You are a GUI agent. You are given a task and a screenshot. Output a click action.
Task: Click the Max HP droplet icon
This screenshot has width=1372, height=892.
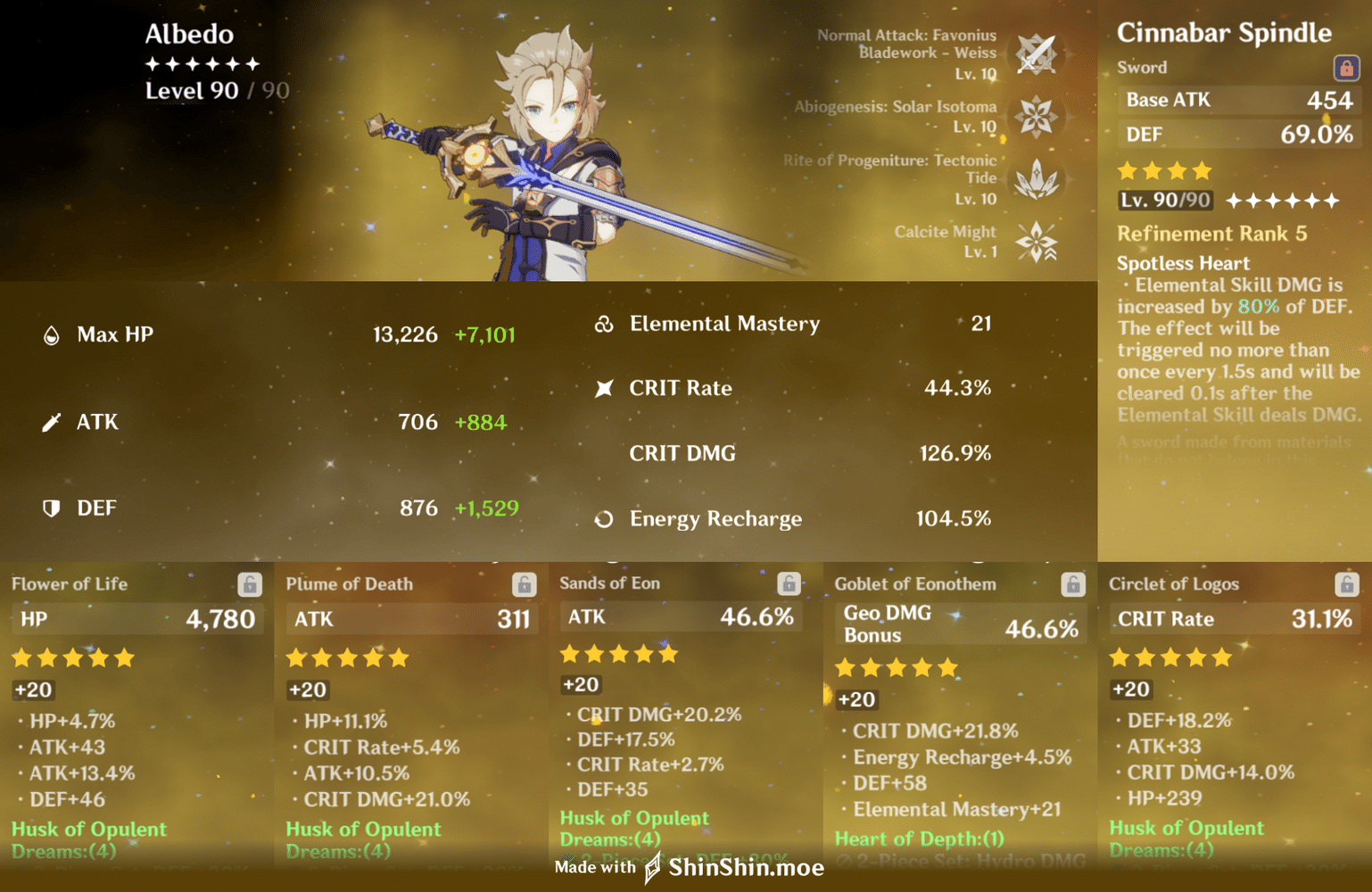[x=53, y=334]
